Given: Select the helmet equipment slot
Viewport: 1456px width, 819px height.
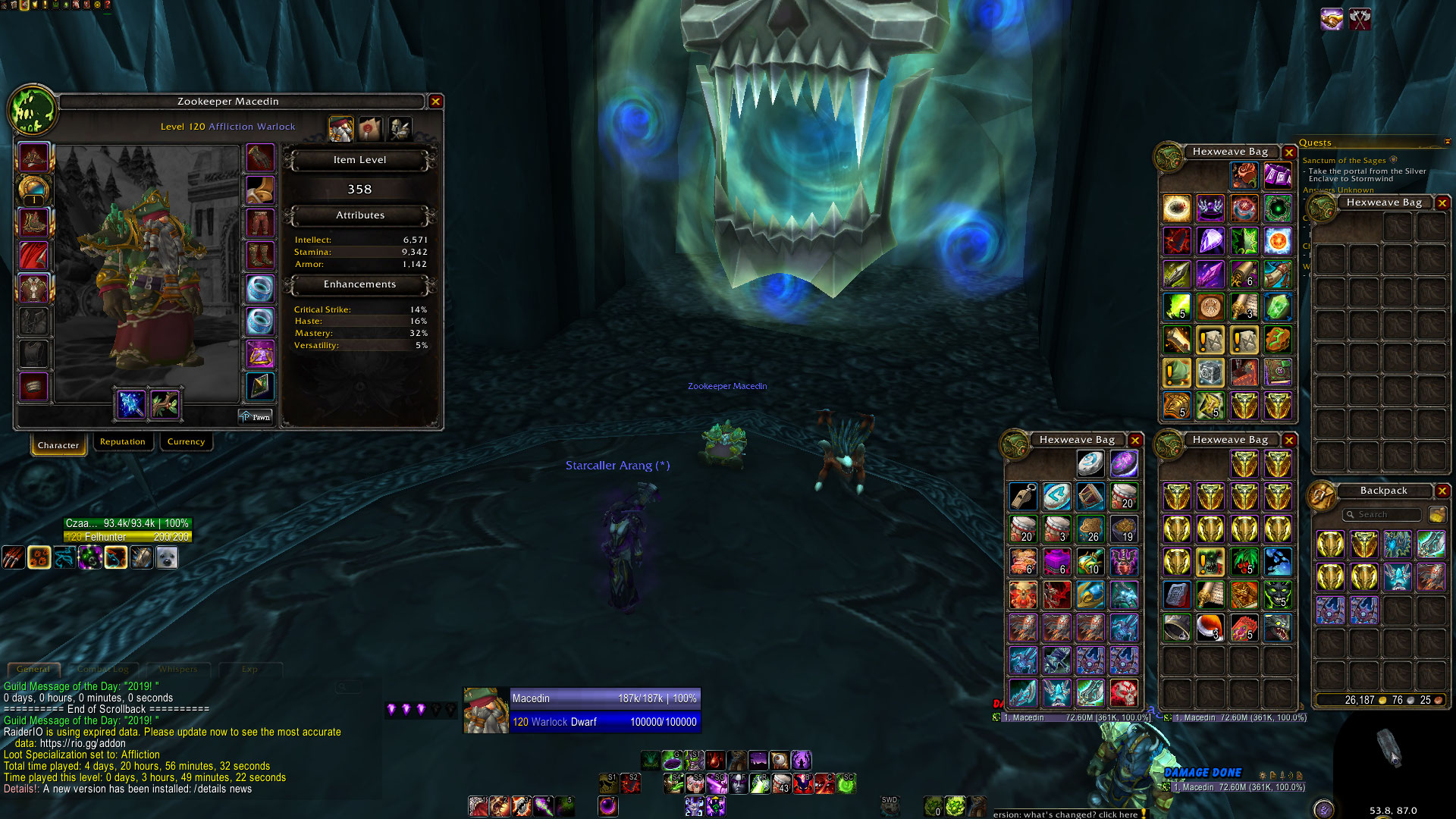Looking at the screenshot, I should click(x=33, y=158).
